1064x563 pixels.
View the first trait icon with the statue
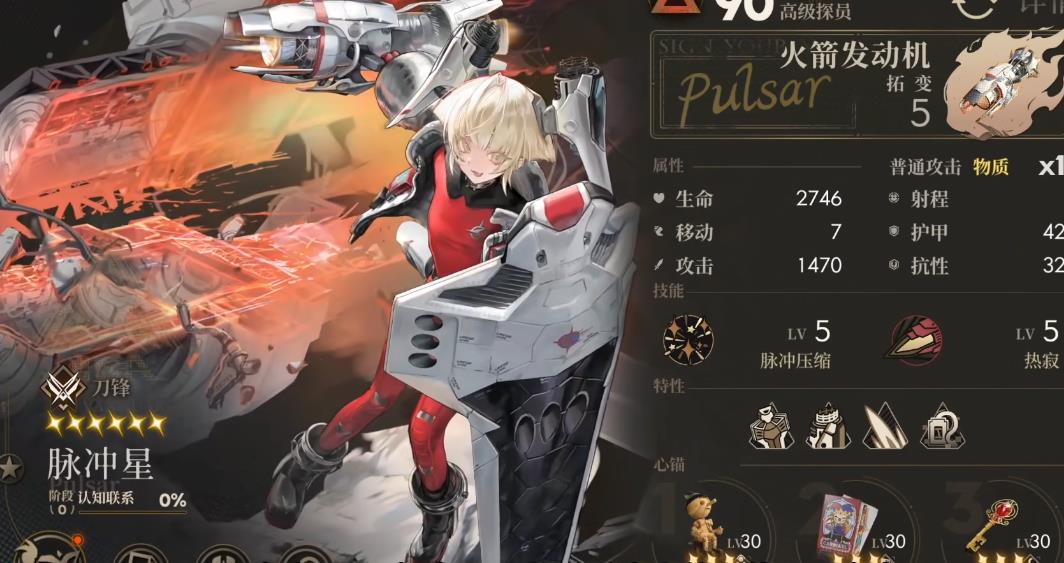click(771, 426)
